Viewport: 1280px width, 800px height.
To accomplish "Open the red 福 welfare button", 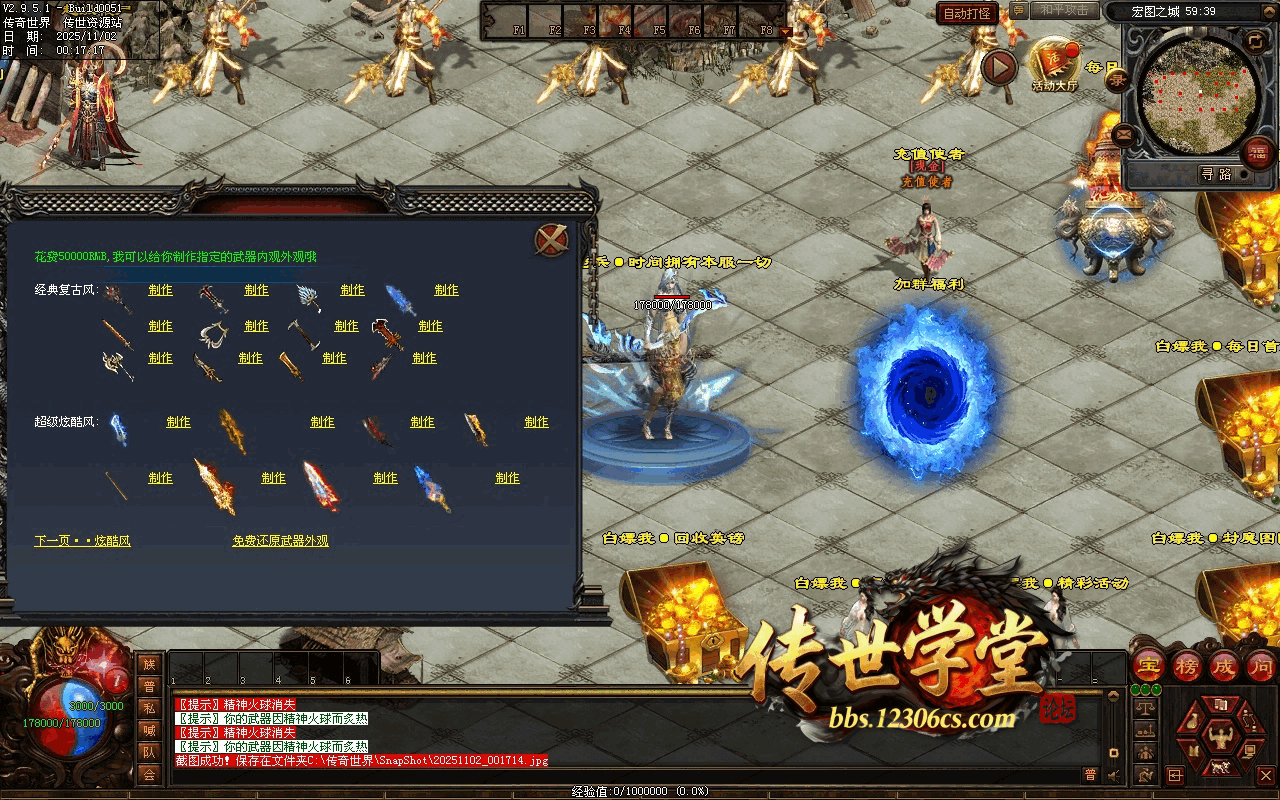I will coord(1257,153).
